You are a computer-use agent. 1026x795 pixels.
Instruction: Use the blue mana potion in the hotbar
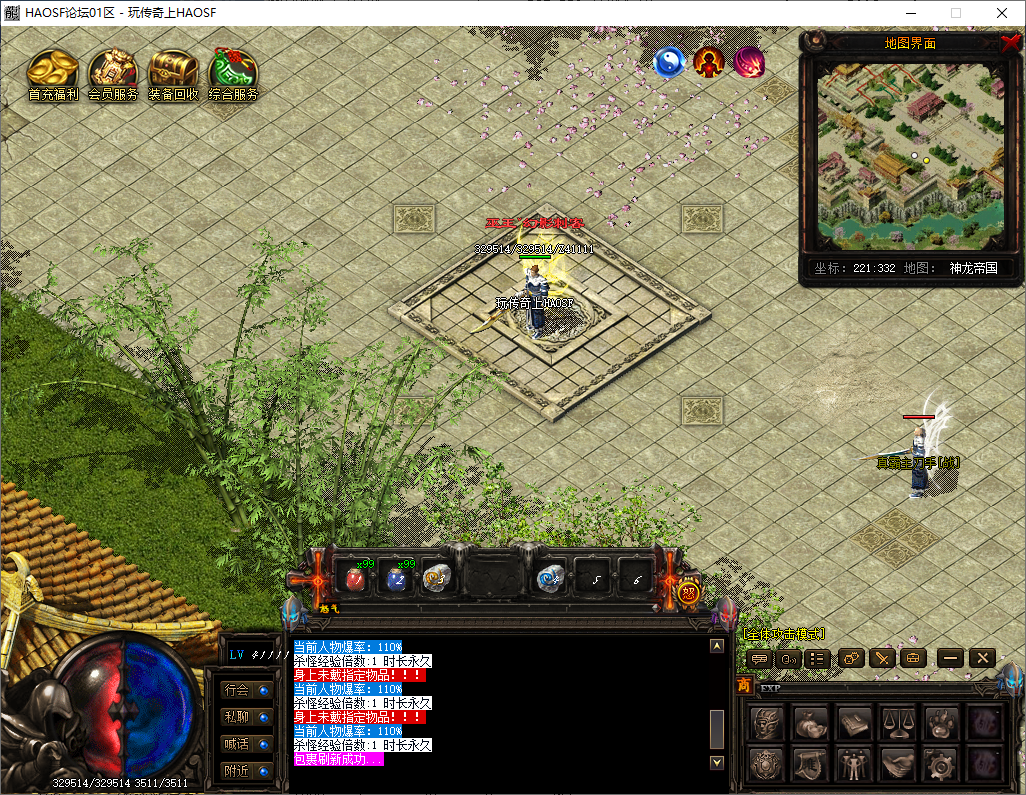click(396, 577)
